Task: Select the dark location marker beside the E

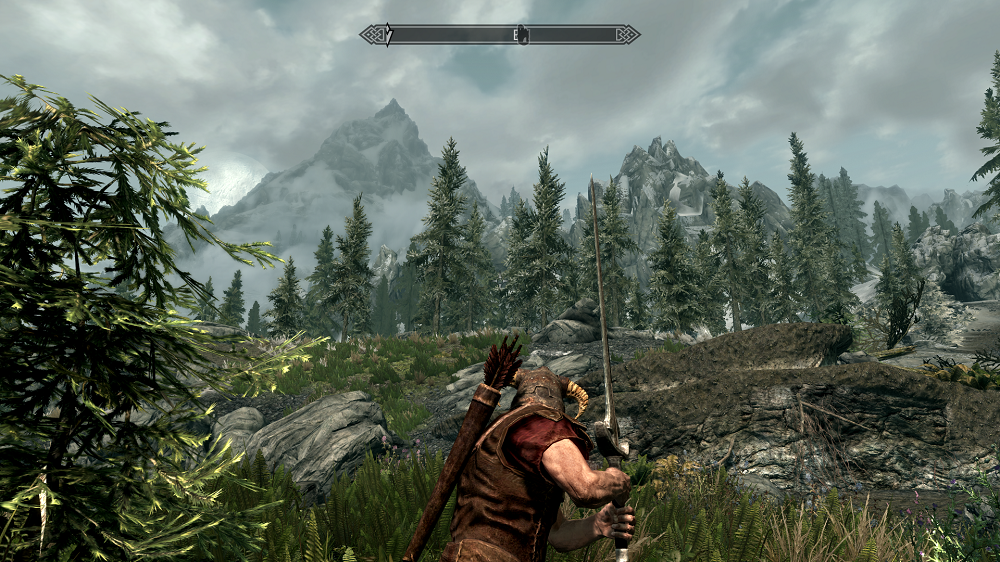Action: [x=523, y=36]
